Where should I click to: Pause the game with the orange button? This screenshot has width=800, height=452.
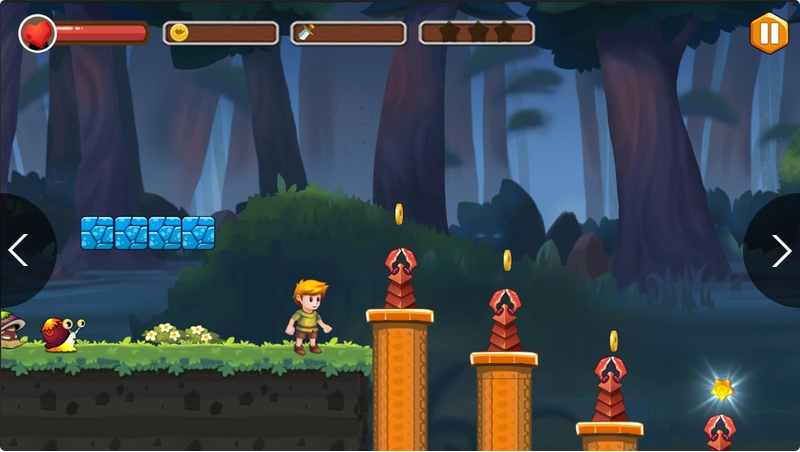point(768,33)
